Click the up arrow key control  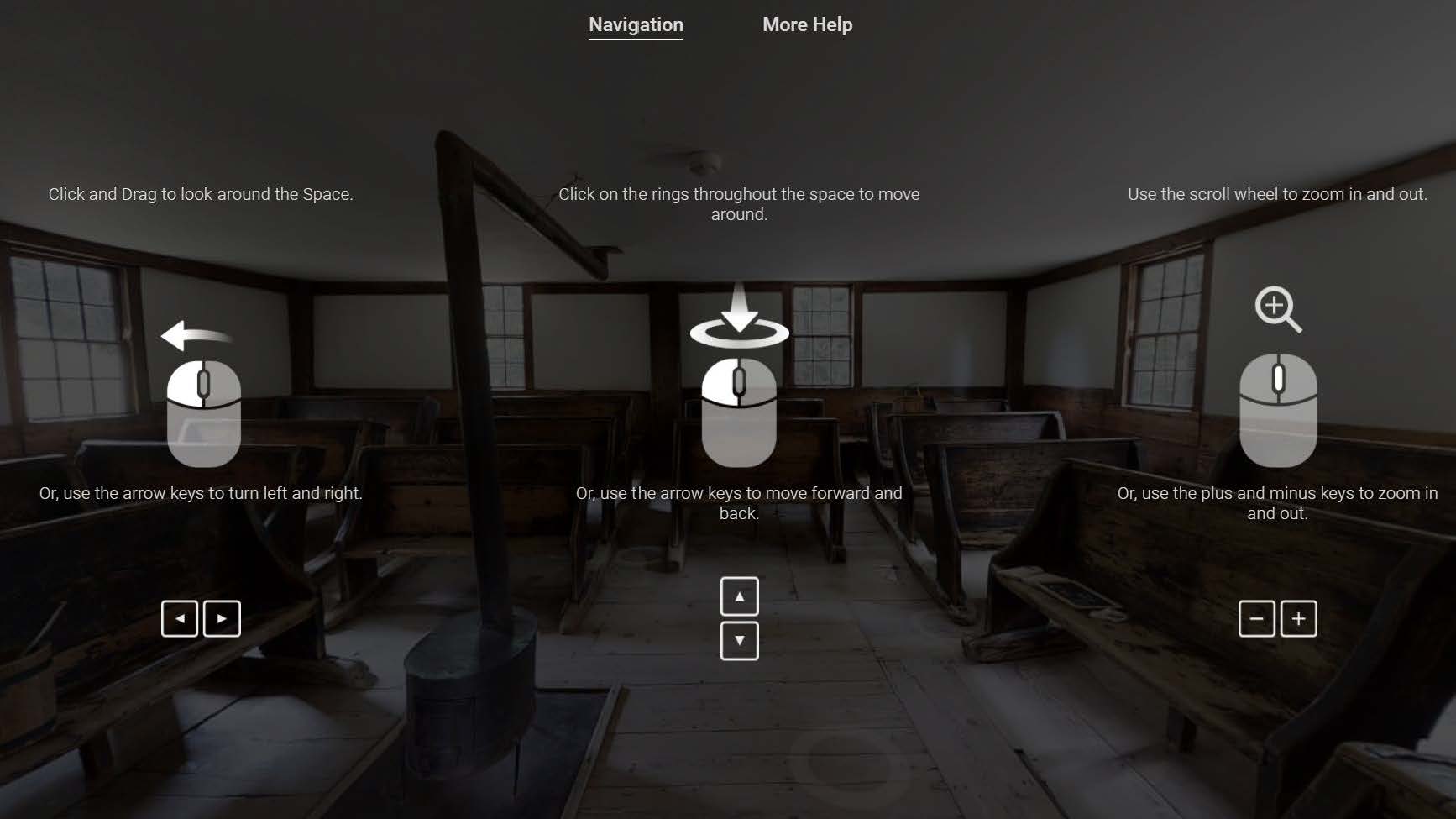[x=740, y=596]
